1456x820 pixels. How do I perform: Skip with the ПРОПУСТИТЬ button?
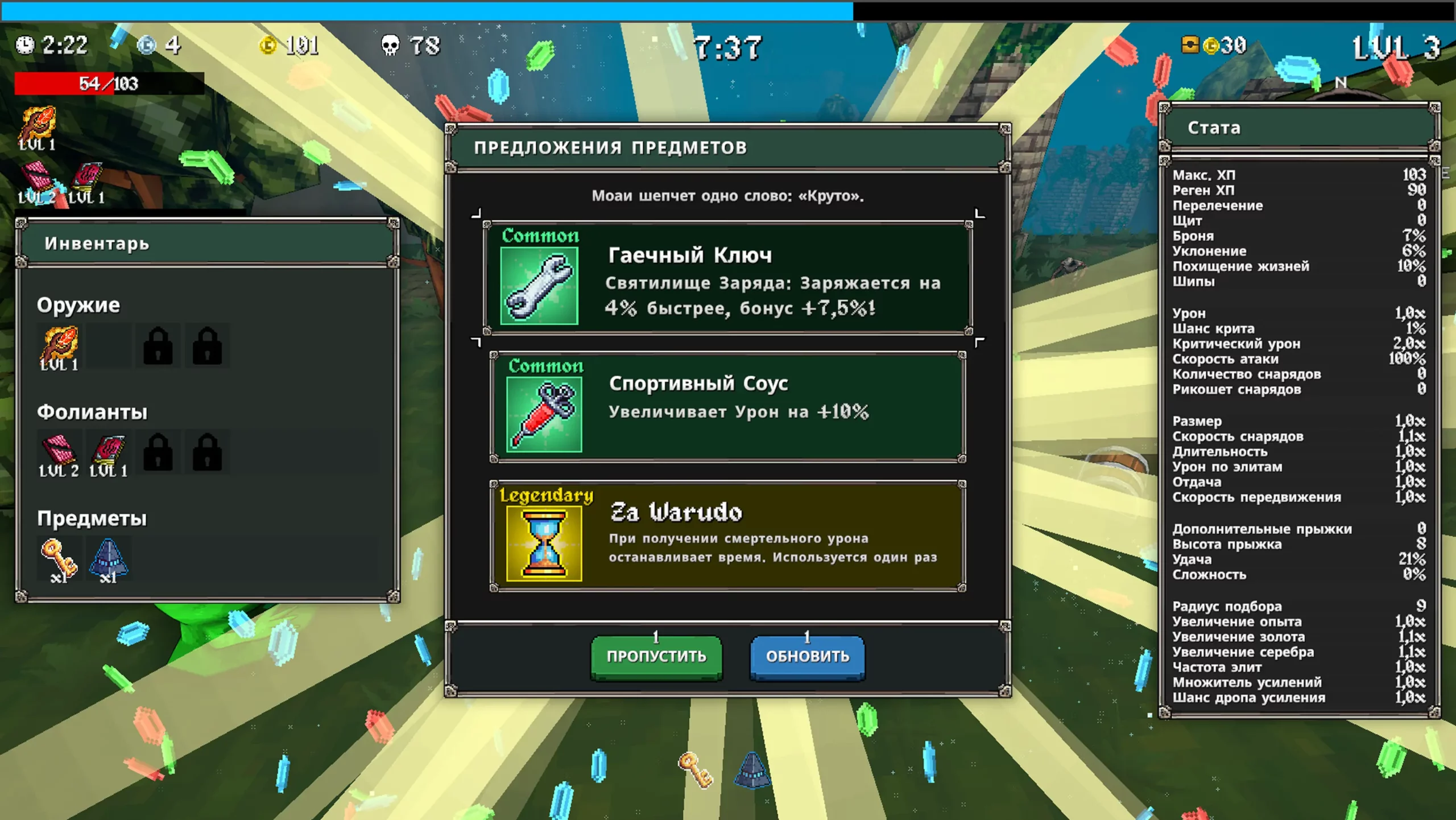[656, 657]
